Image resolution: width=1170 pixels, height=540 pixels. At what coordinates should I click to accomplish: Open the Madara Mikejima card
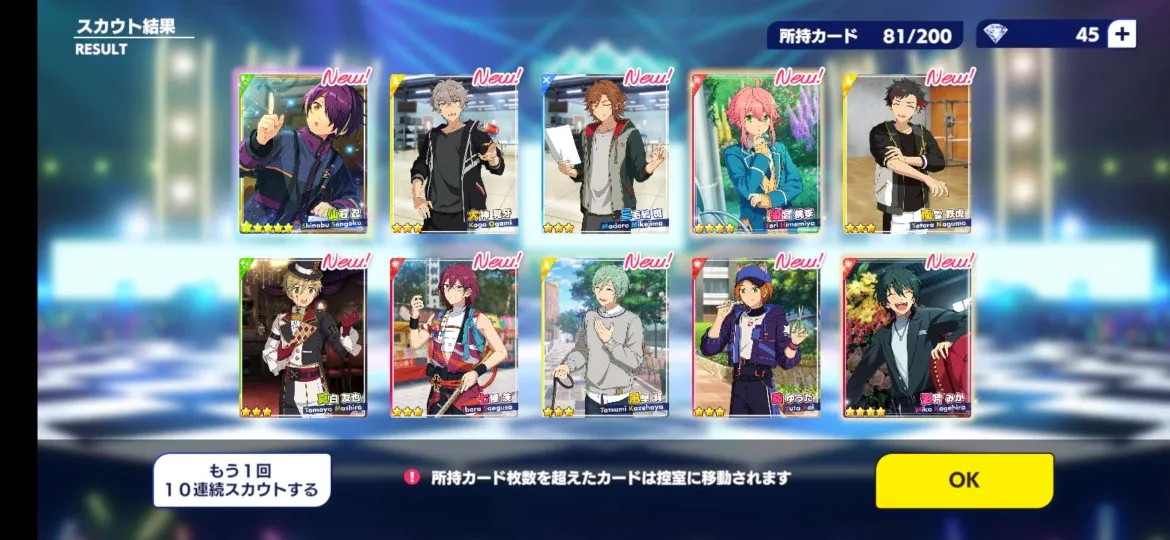pos(606,154)
